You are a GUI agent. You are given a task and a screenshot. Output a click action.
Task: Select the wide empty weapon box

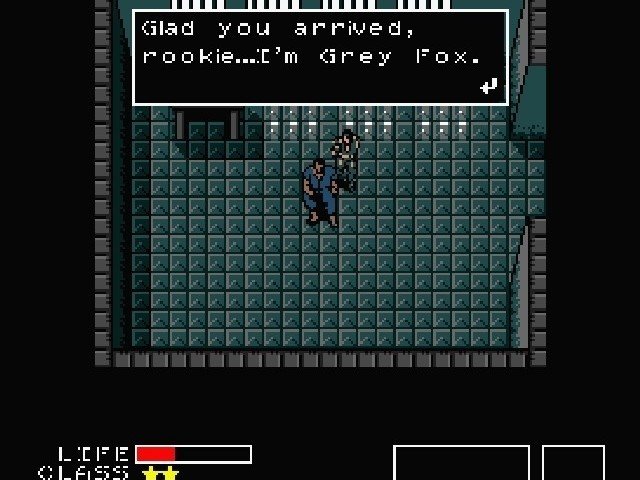461,463
